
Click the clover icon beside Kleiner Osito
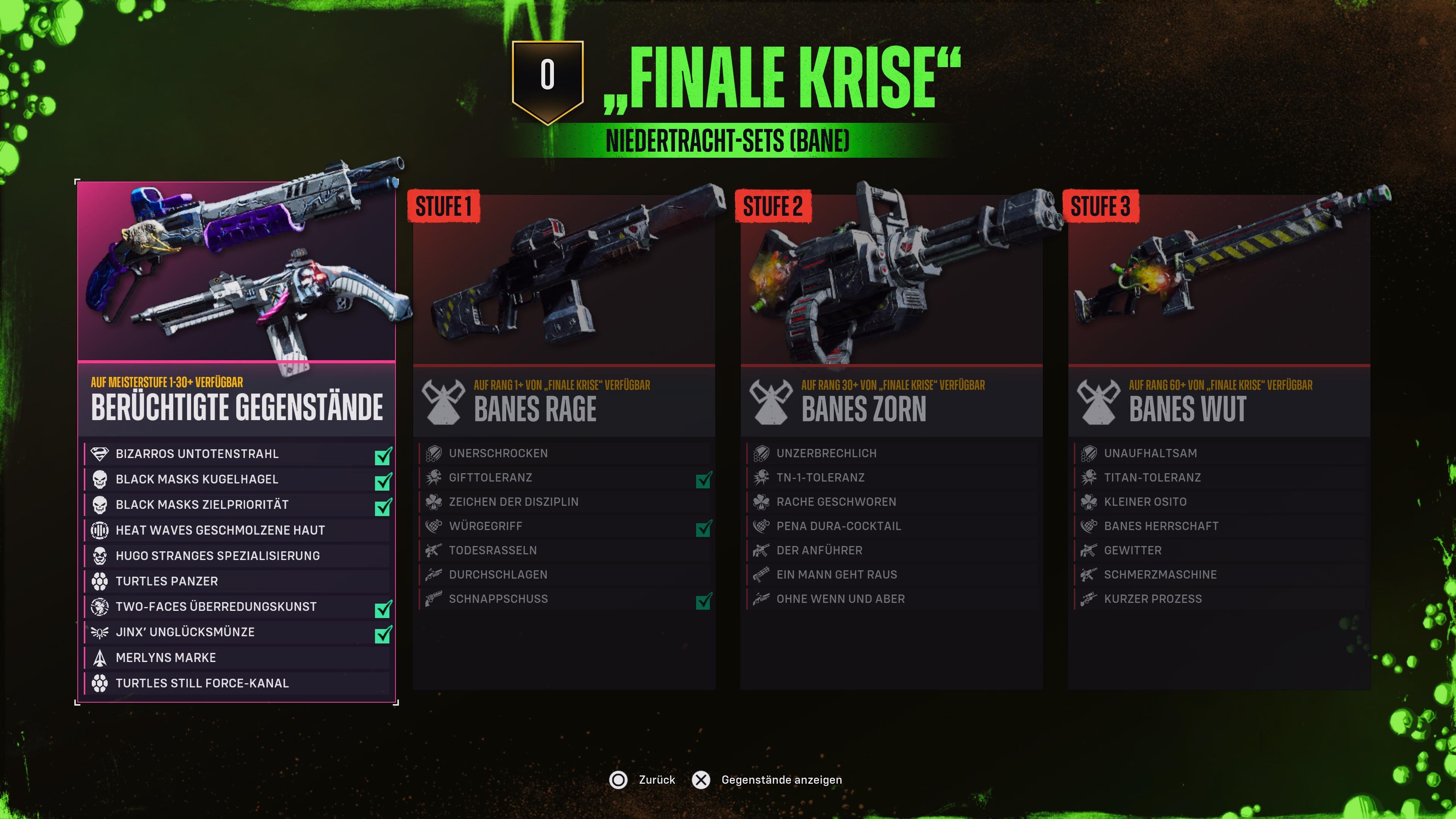pyautogui.click(x=1088, y=501)
